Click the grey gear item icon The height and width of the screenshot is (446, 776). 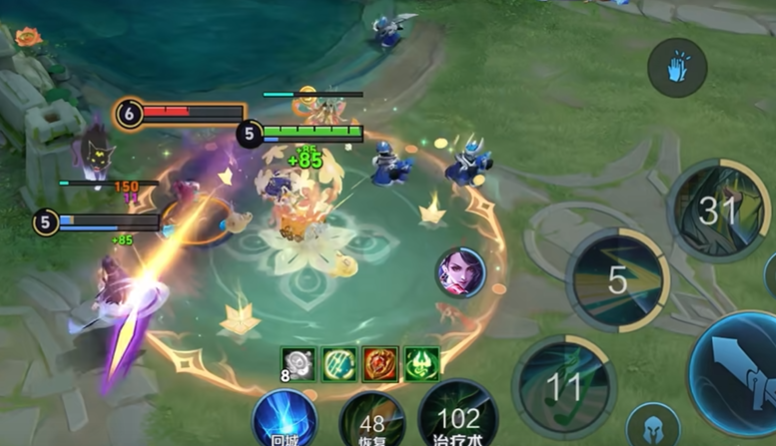pyautogui.click(x=298, y=364)
